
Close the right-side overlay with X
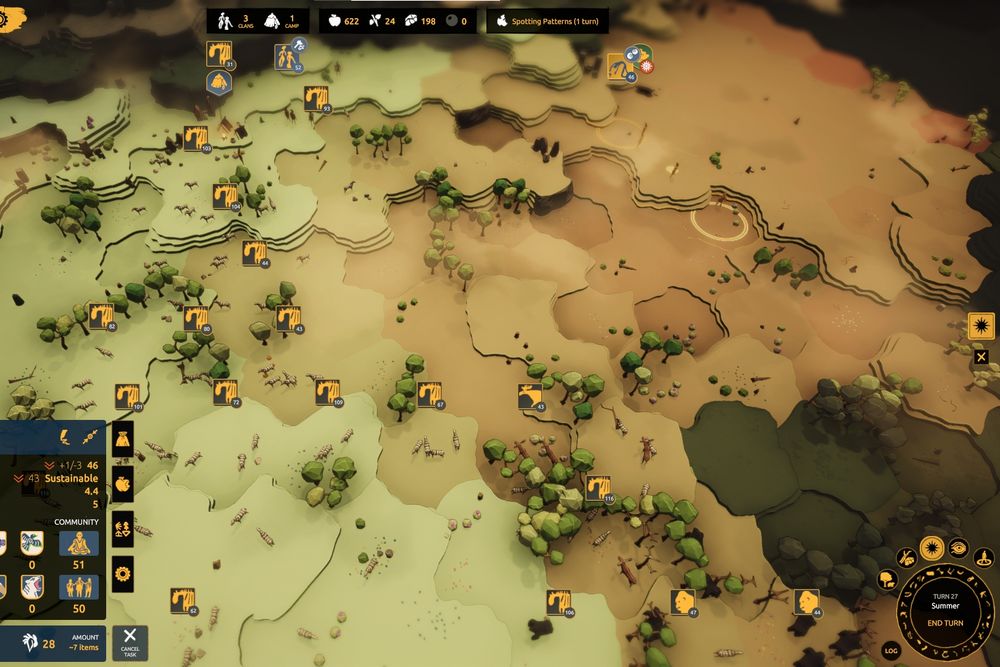pyautogui.click(x=981, y=356)
